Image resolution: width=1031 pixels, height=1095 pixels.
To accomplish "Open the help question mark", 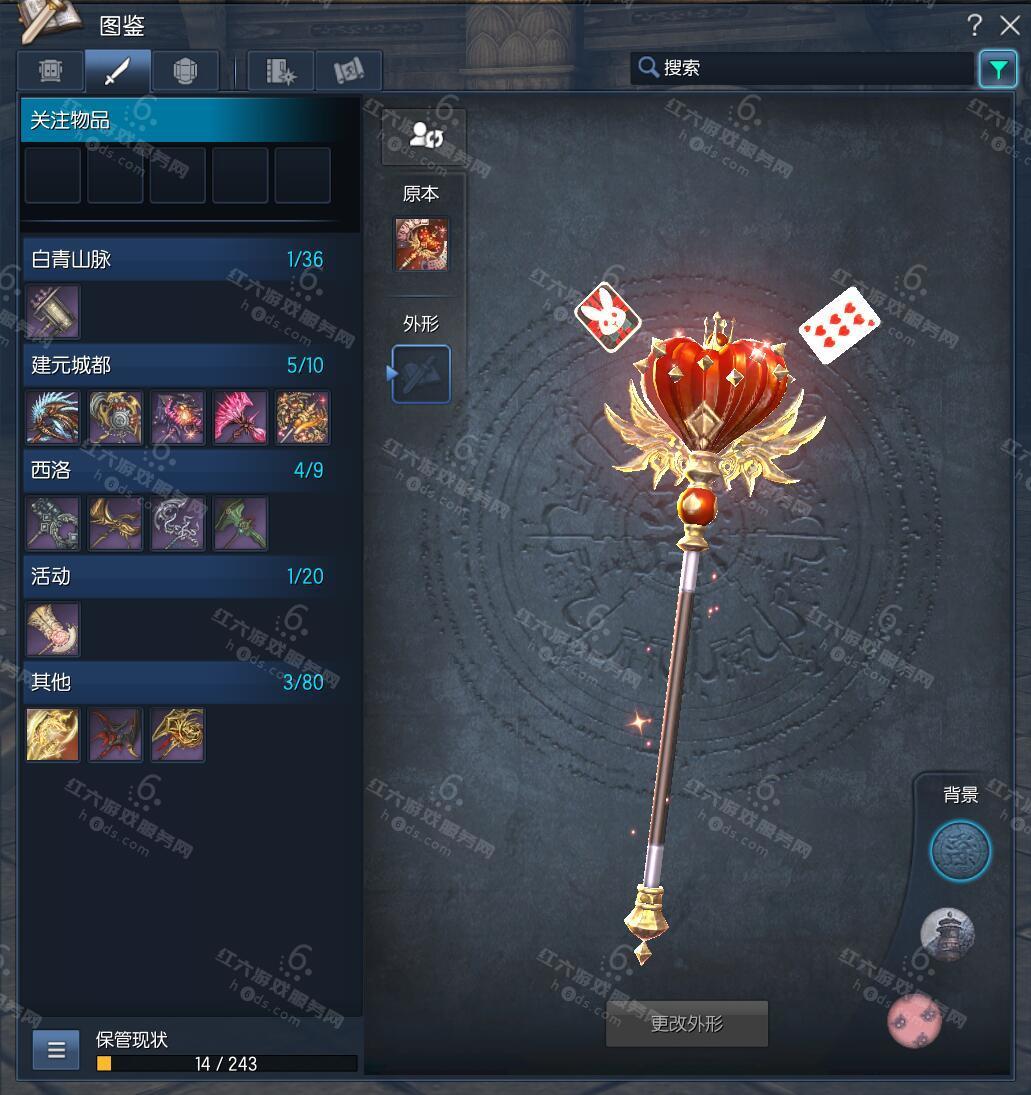I will (x=974, y=26).
